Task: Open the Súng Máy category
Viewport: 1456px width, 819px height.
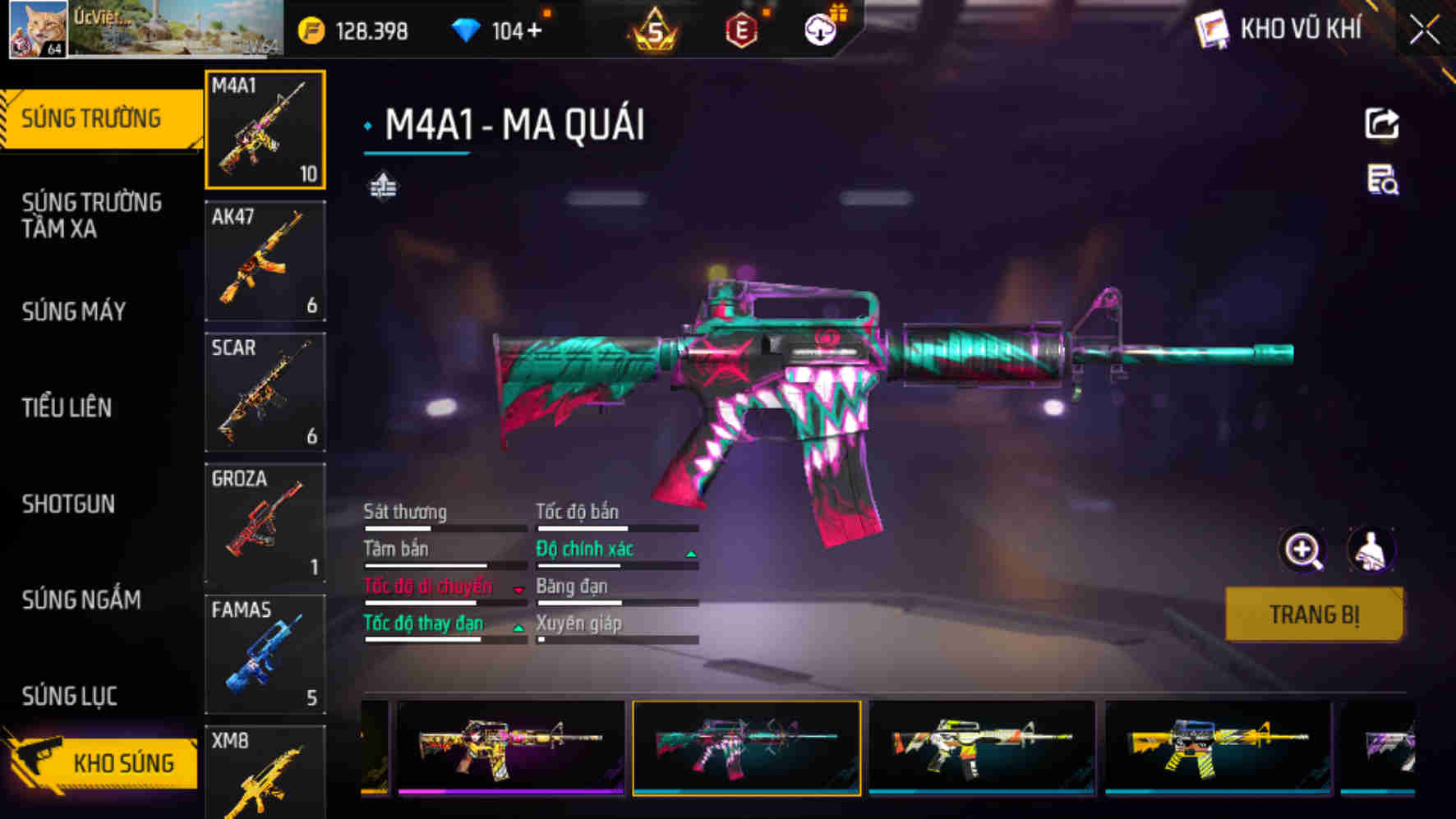Action: click(x=74, y=311)
